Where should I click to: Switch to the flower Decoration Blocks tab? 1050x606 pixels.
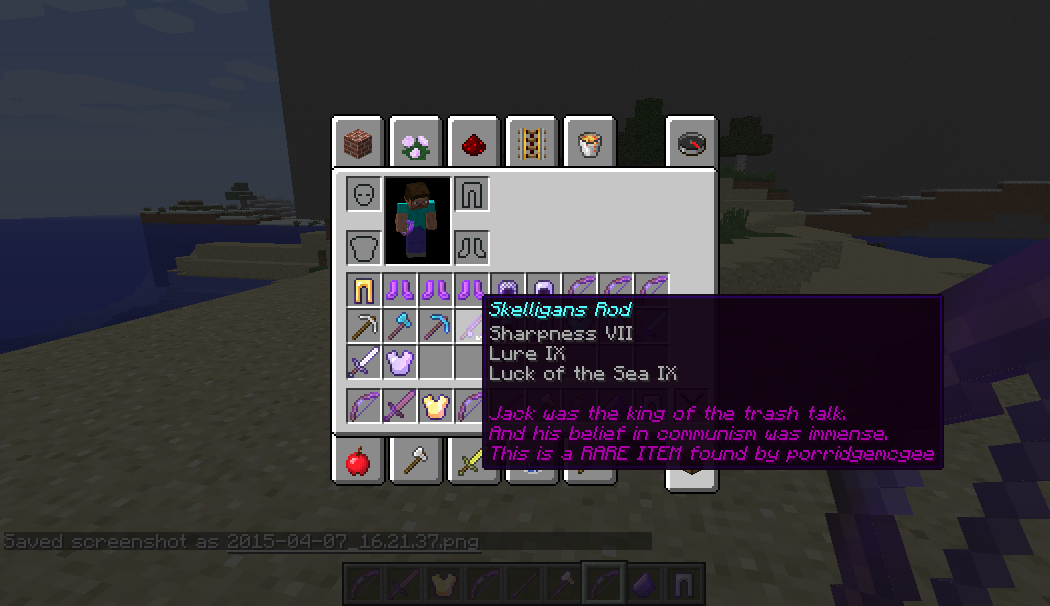coord(416,145)
